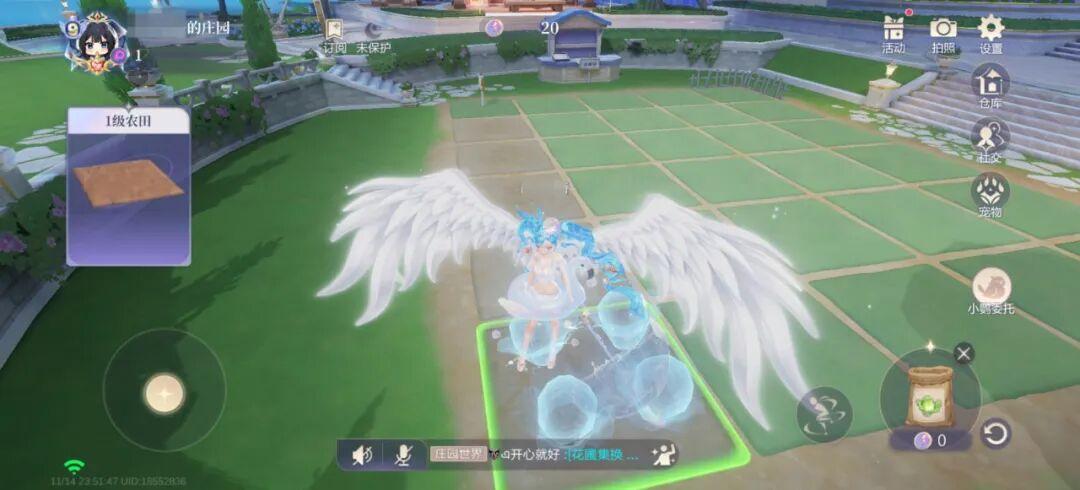Image resolution: width=1080 pixels, height=490 pixels.
Task: Click the 订阅 subscribe bookmark icon
Action: 334,31
